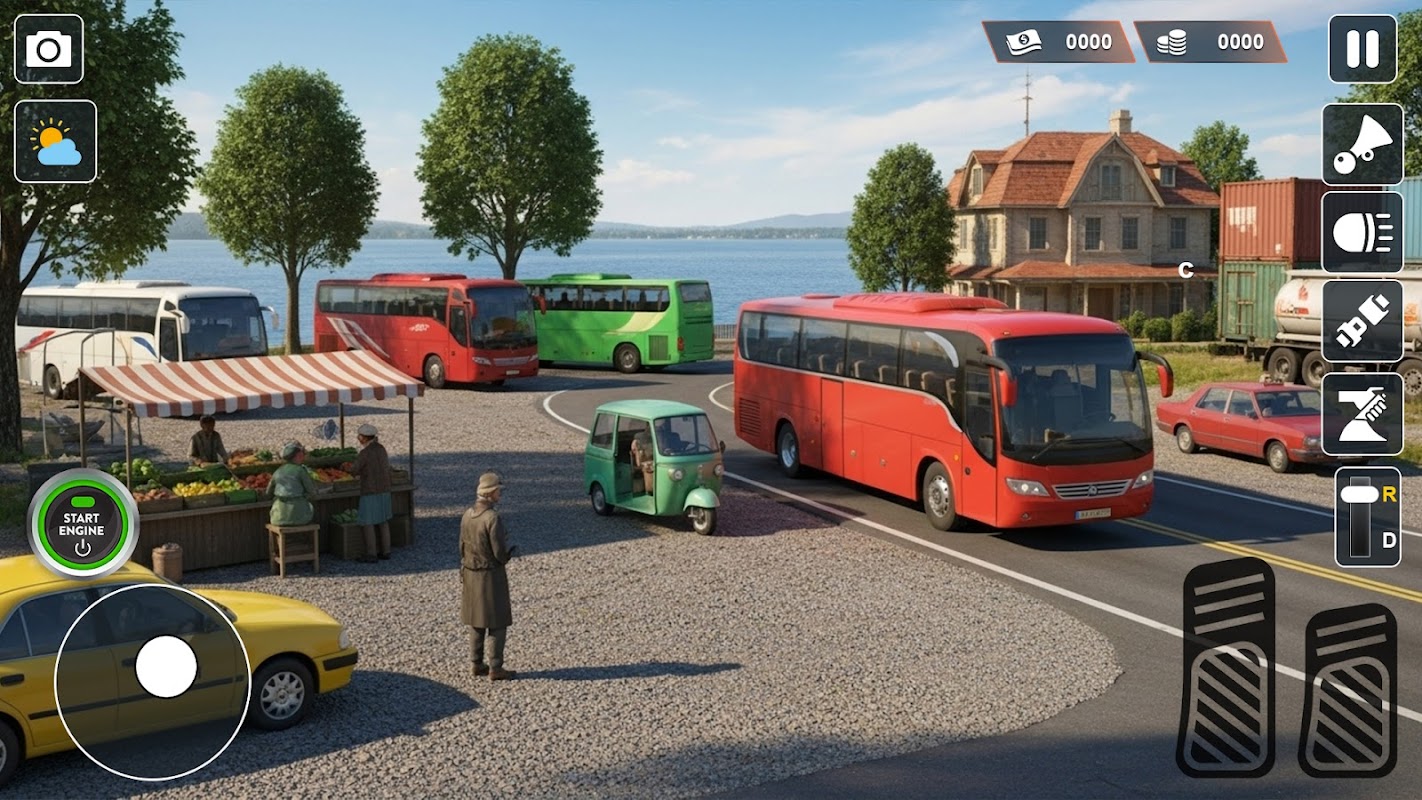This screenshot has width=1422, height=800.
Task: Click the green Start Engine button
Action: tap(82, 524)
